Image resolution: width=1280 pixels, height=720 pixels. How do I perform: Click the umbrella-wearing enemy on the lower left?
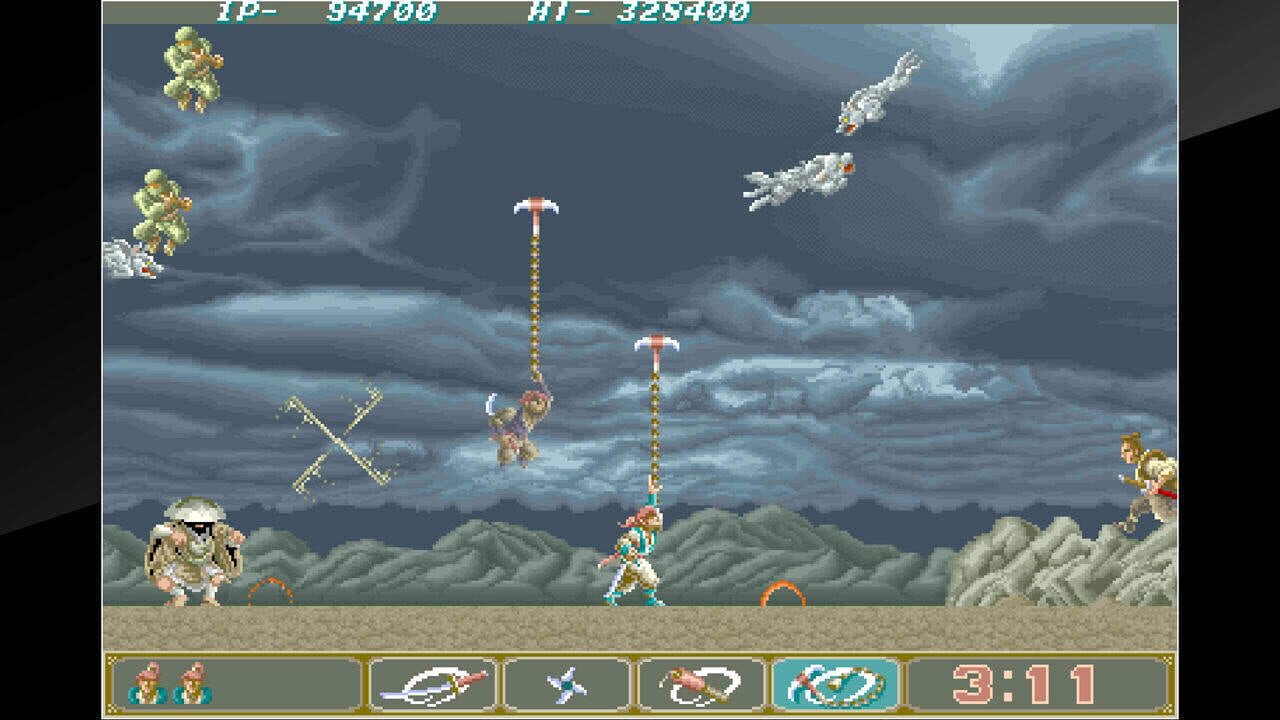pos(193,555)
